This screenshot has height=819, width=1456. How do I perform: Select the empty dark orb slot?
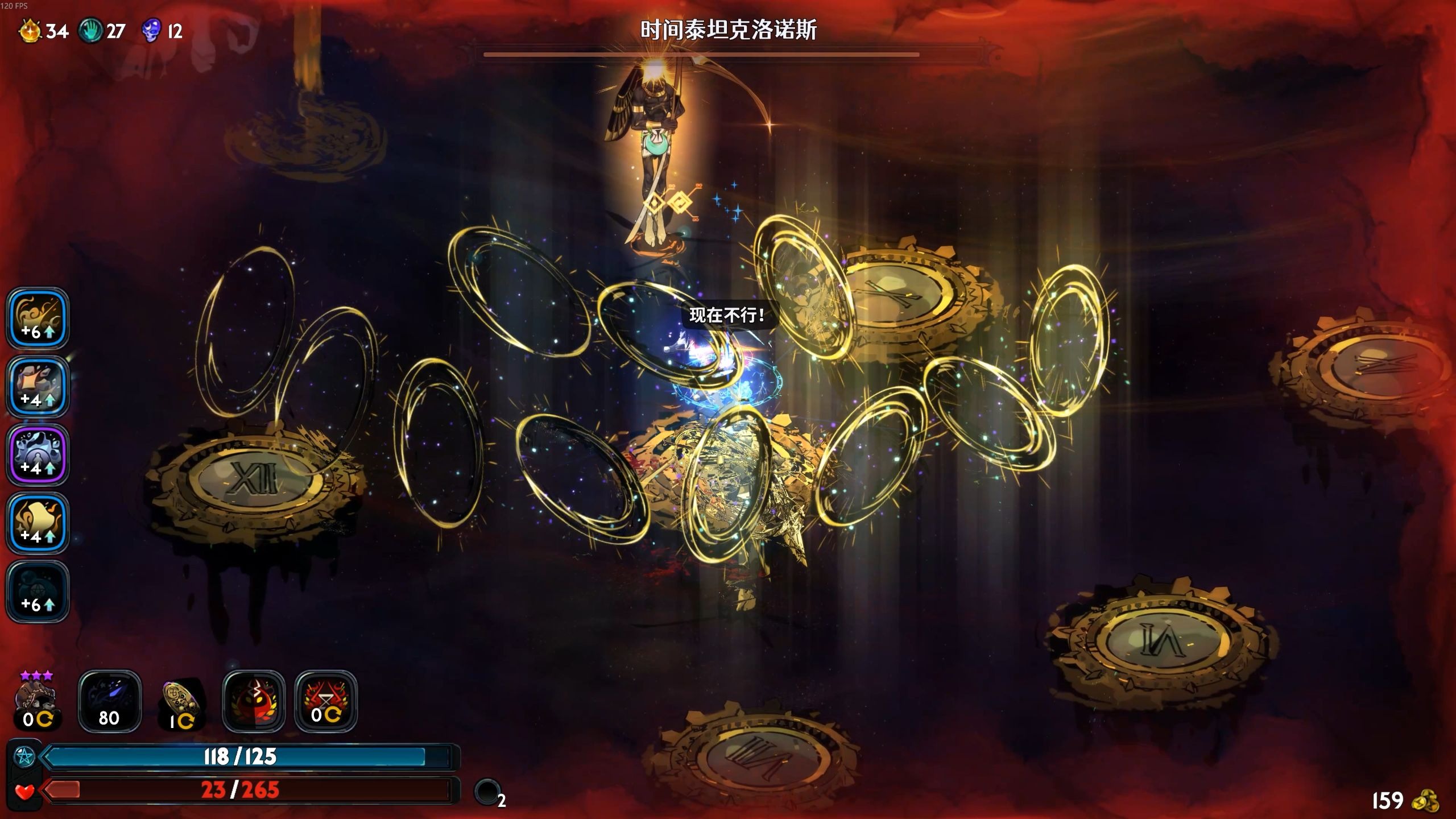tap(487, 791)
